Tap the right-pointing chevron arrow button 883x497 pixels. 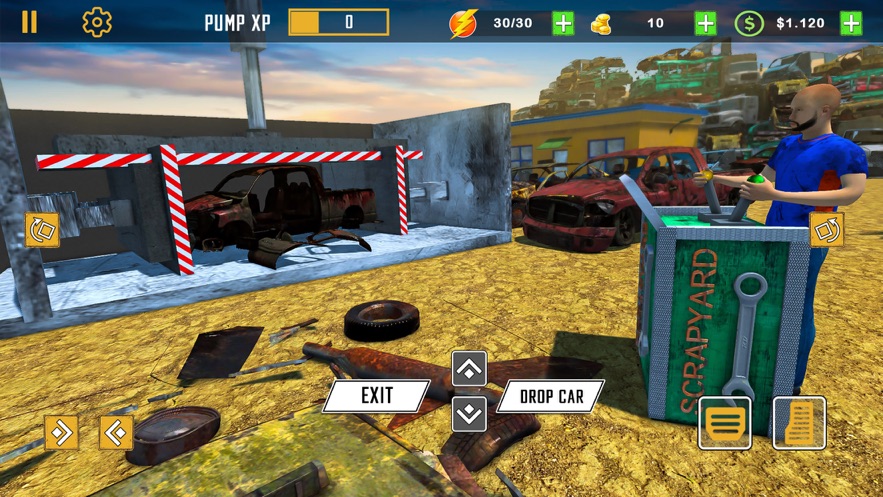click(61, 432)
